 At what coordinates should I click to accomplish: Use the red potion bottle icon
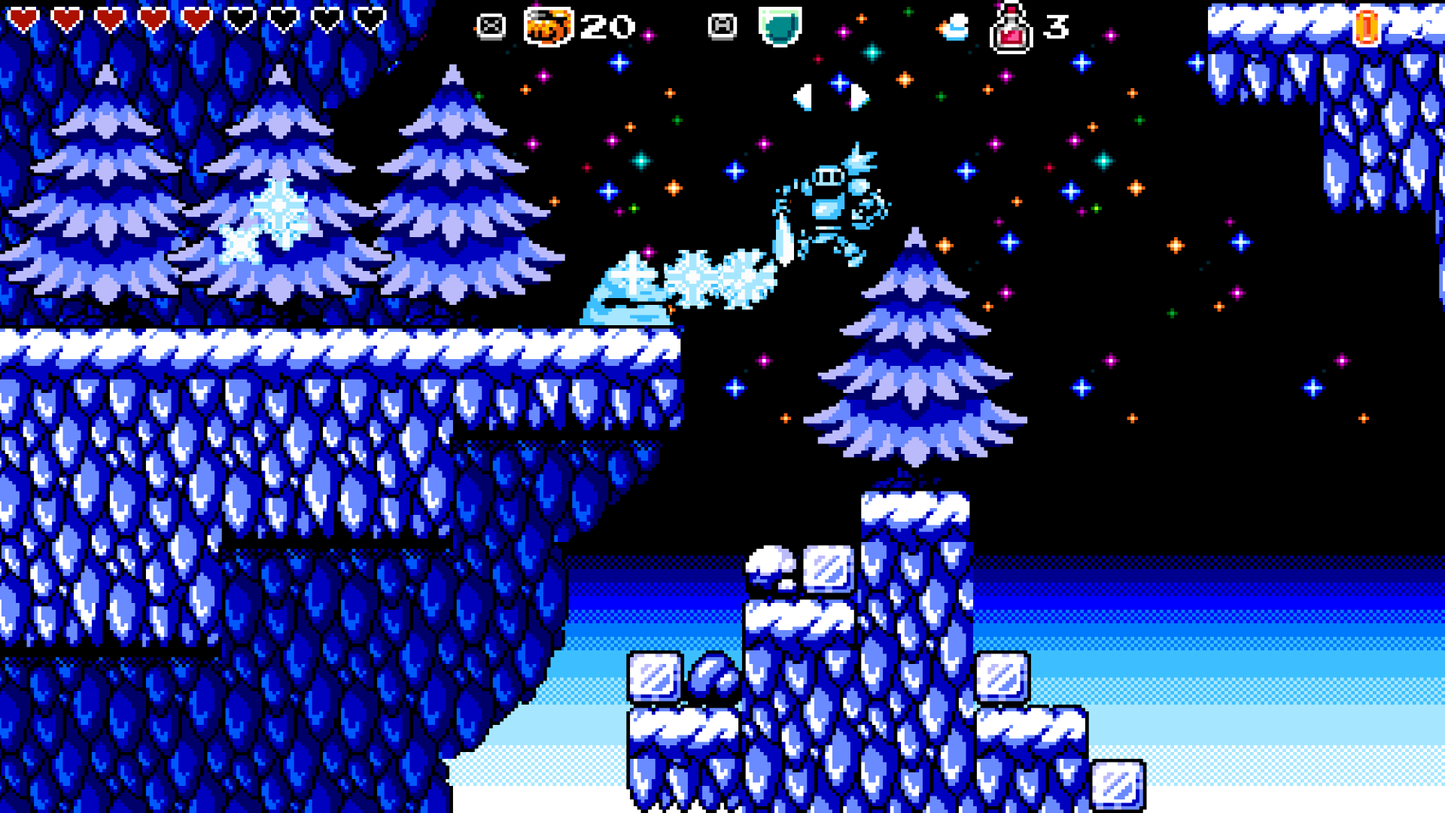[1011, 28]
